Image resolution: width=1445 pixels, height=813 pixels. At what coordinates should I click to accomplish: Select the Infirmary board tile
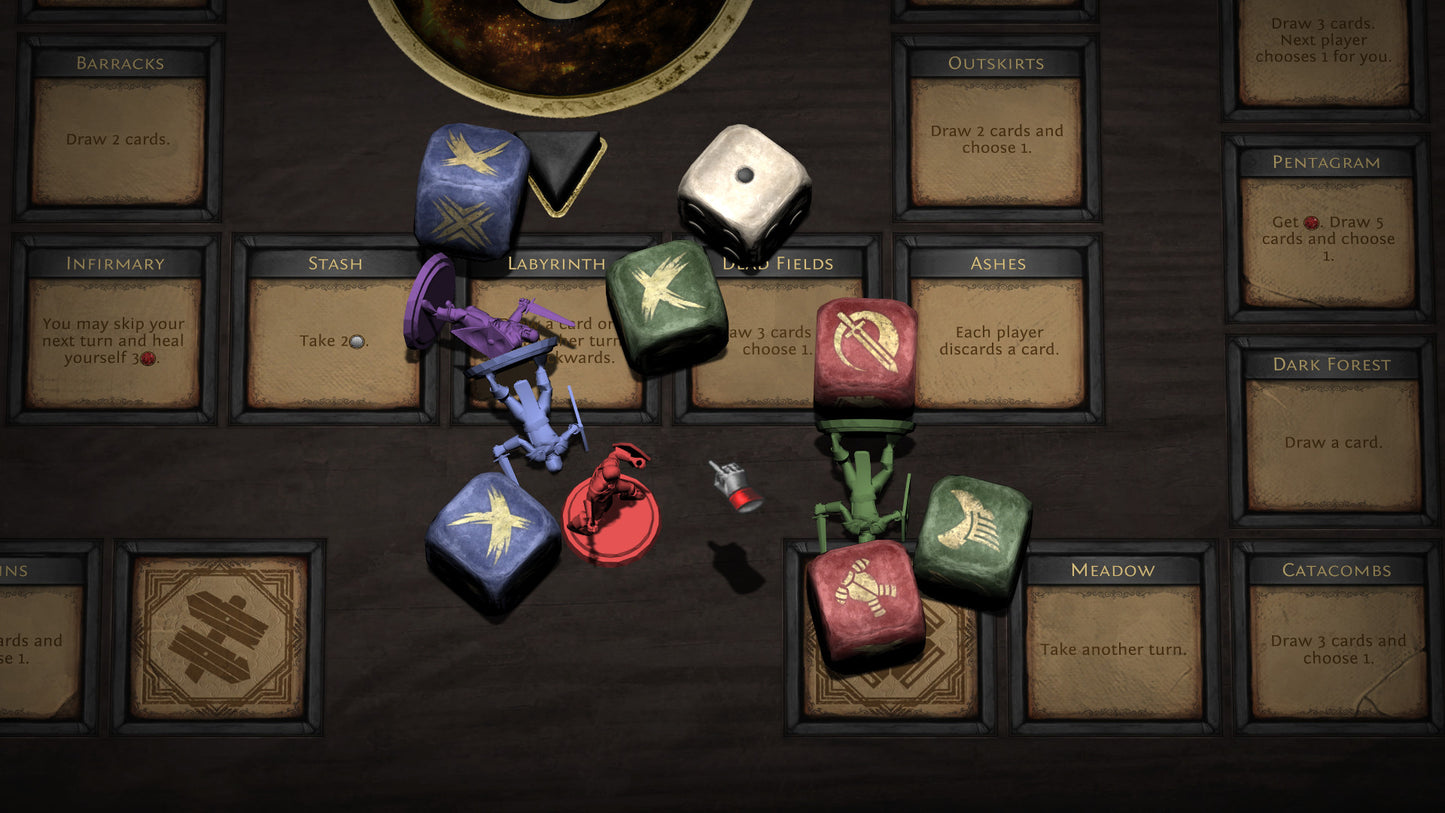pos(114,329)
